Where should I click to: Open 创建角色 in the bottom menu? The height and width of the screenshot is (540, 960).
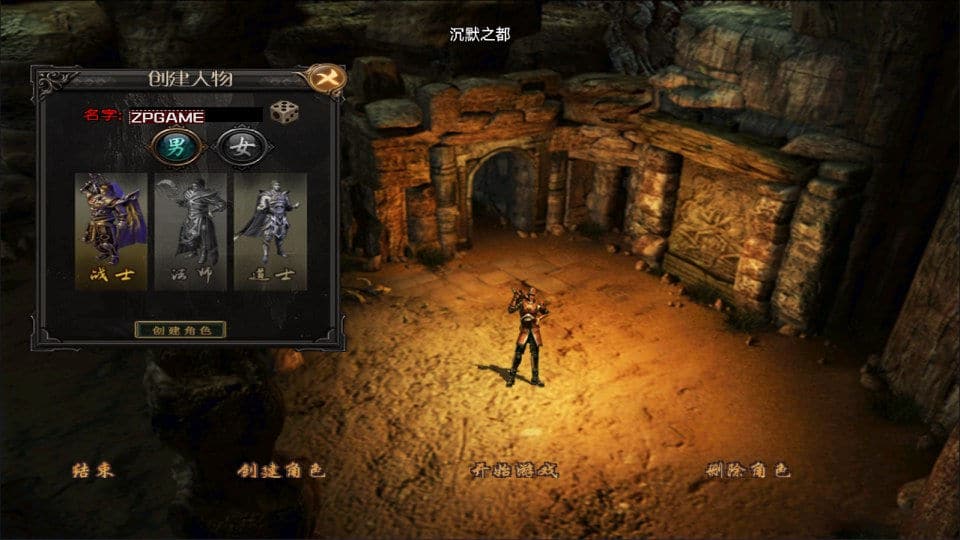(281, 470)
